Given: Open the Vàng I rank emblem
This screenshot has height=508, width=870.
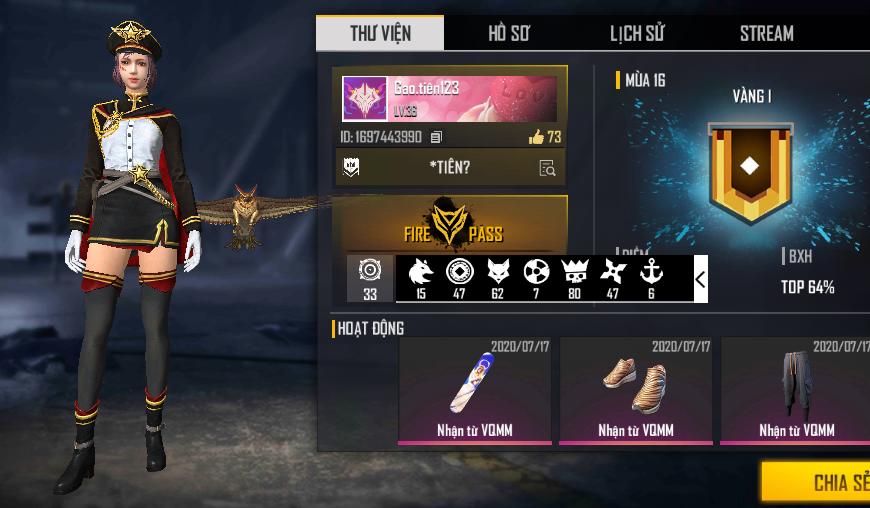Looking at the screenshot, I should tap(750, 170).
